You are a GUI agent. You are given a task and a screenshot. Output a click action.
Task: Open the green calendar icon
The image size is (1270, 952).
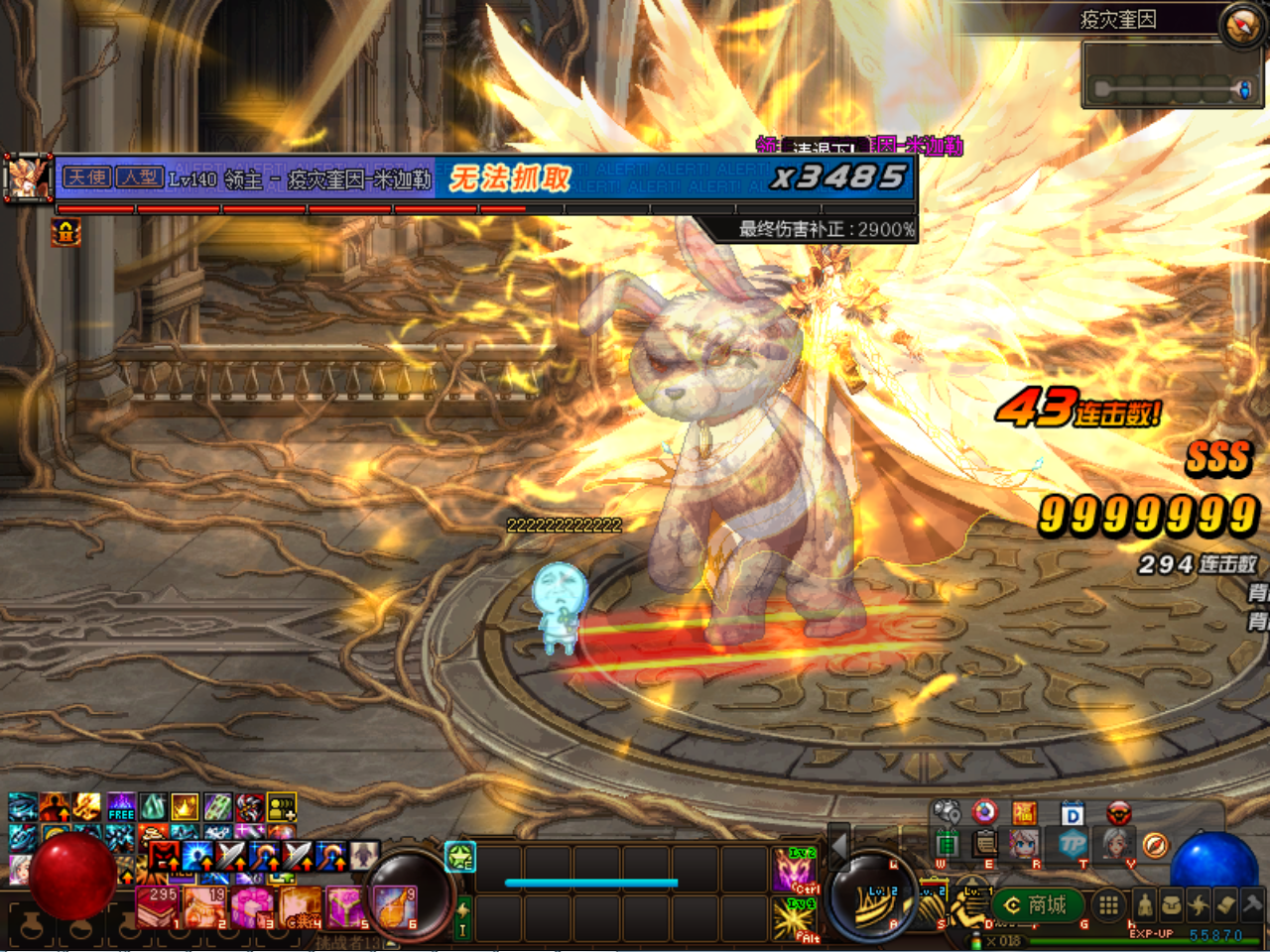(947, 843)
